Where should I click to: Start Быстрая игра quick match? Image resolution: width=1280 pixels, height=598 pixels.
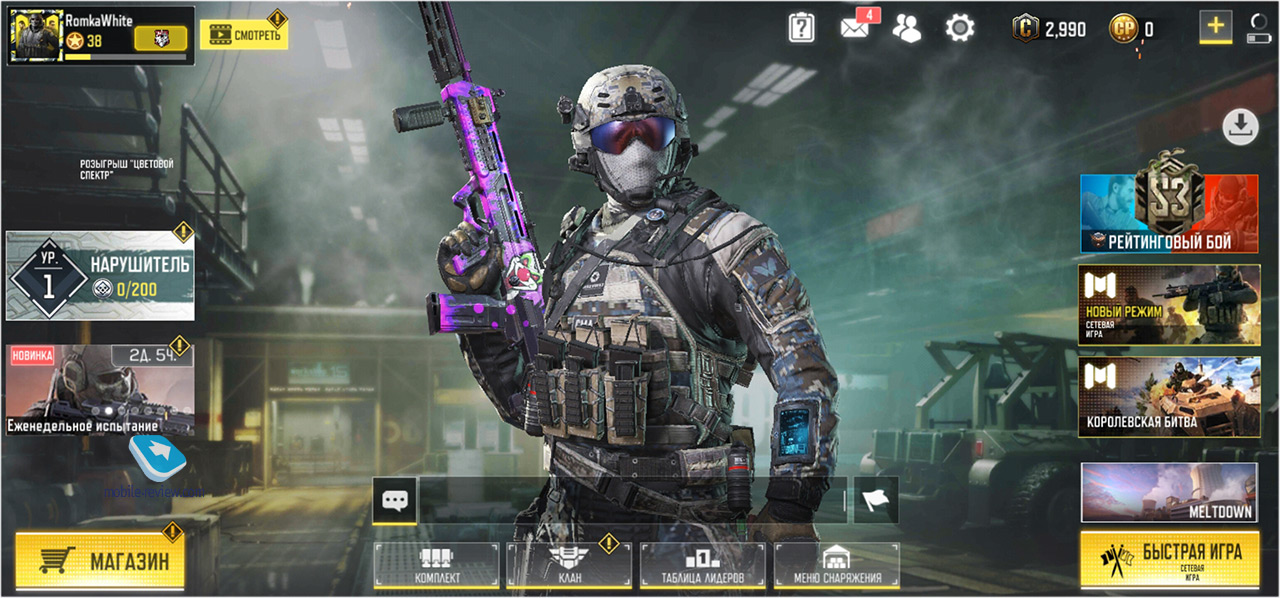(1169, 559)
